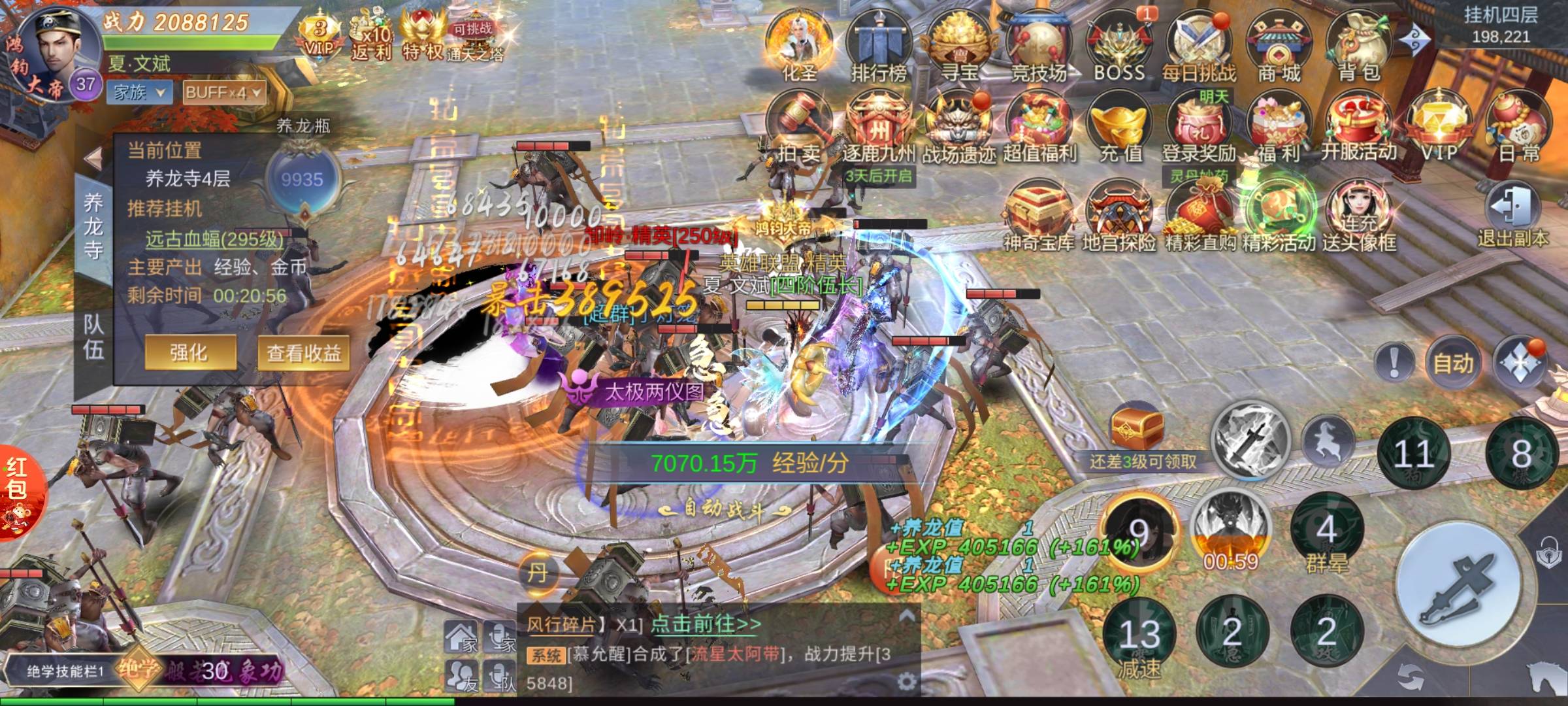The width and height of the screenshot is (1568, 706).
Task: Open the 寻宝 treasure hunt menu
Action: point(959,46)
